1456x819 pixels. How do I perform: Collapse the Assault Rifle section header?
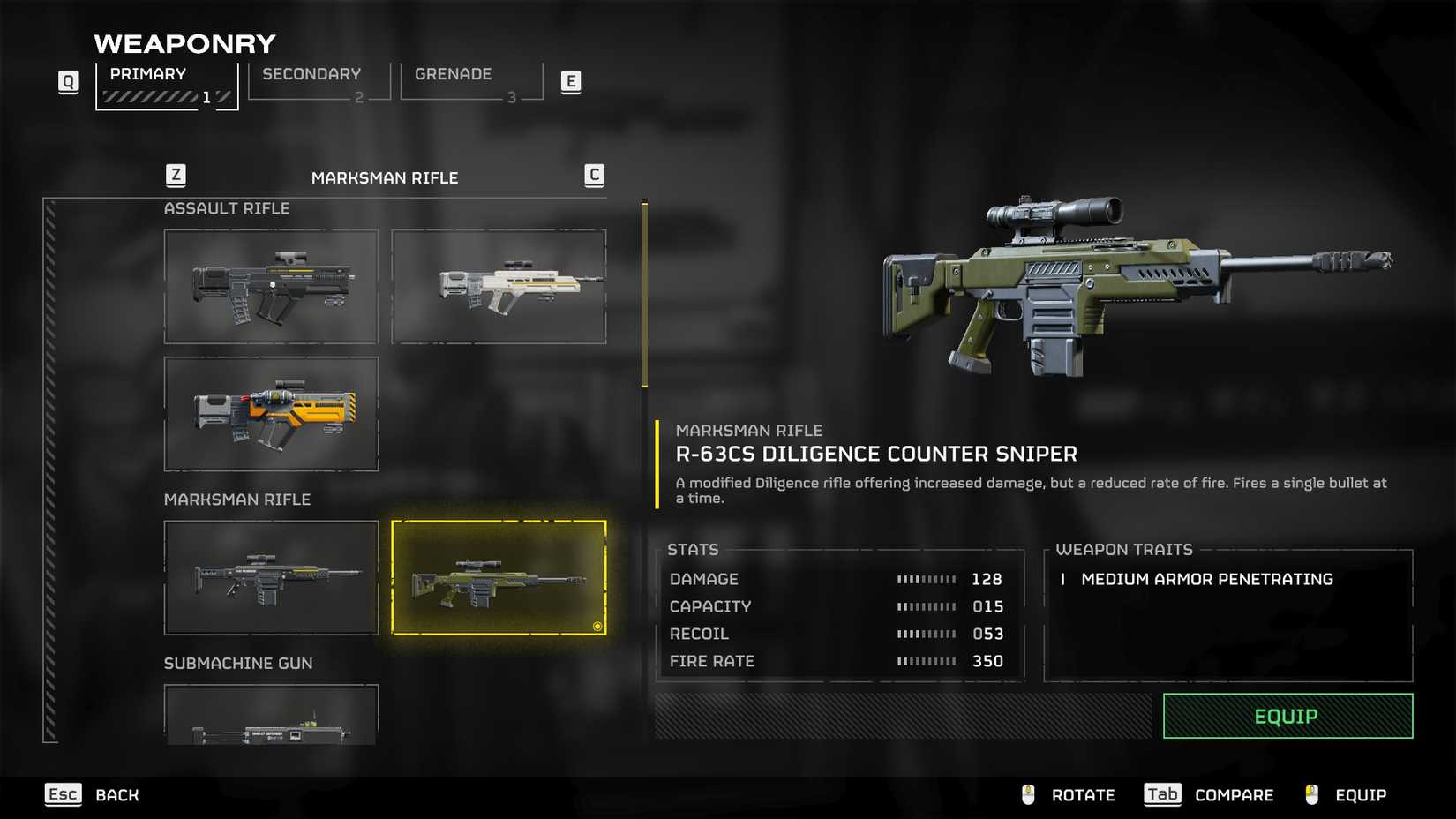(227, 208)
